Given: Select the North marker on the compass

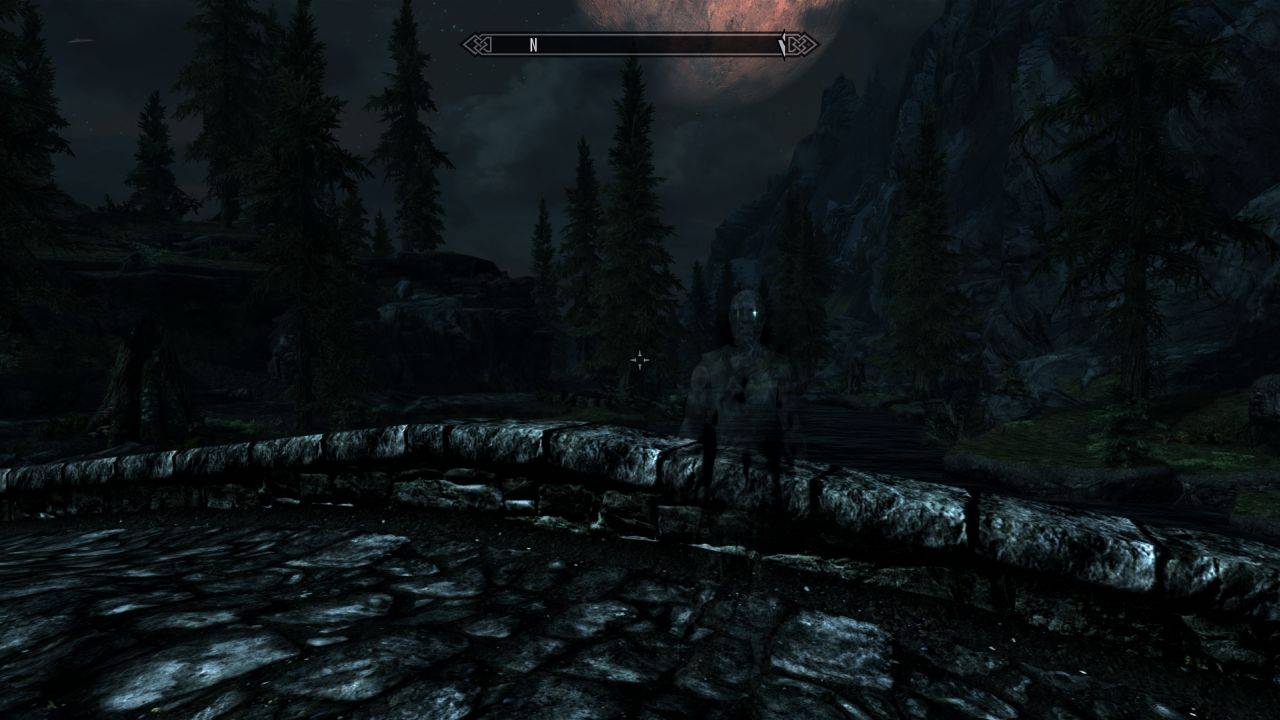Looking at the screenshot, I should point(533,45).
